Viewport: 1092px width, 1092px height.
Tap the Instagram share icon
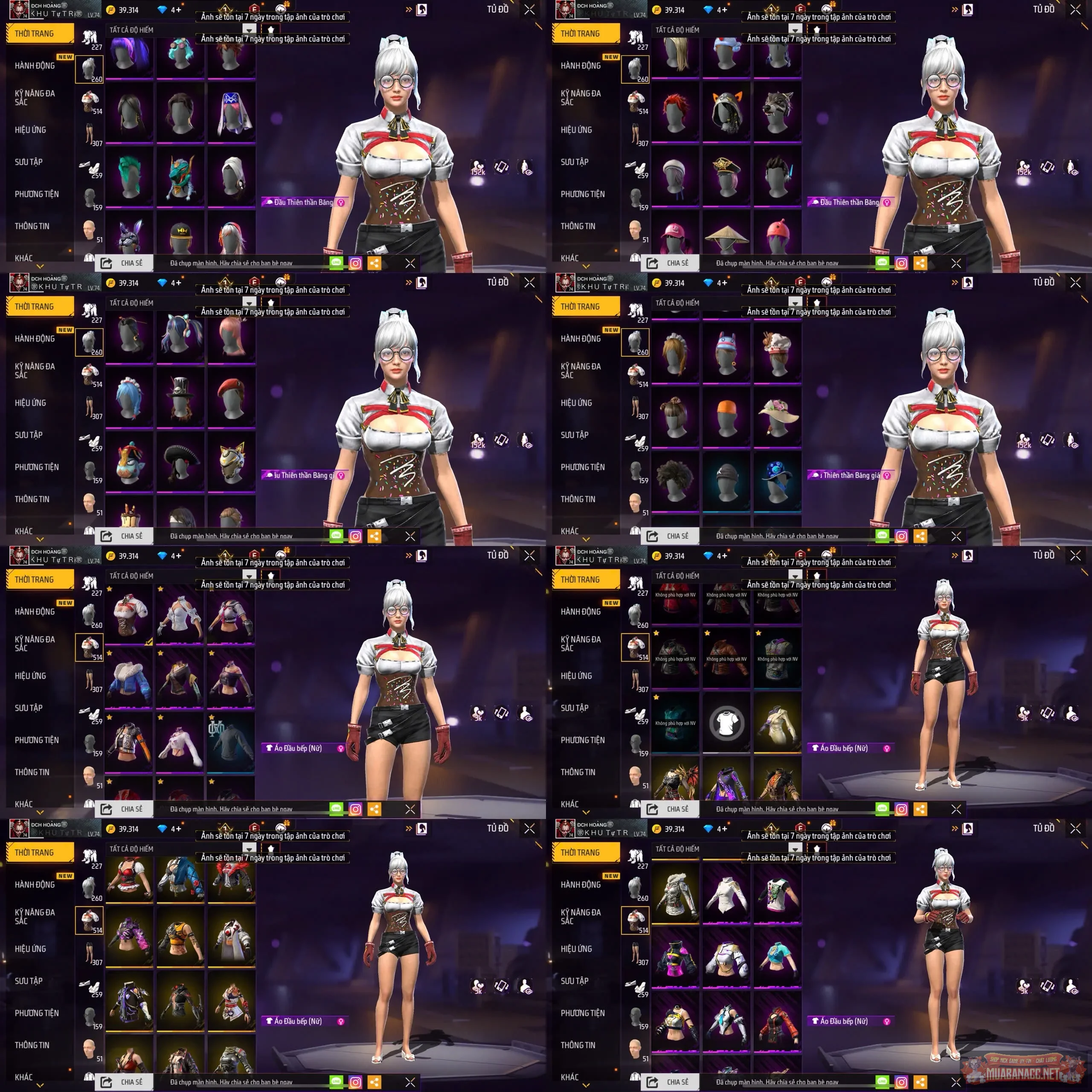[355, 263]
